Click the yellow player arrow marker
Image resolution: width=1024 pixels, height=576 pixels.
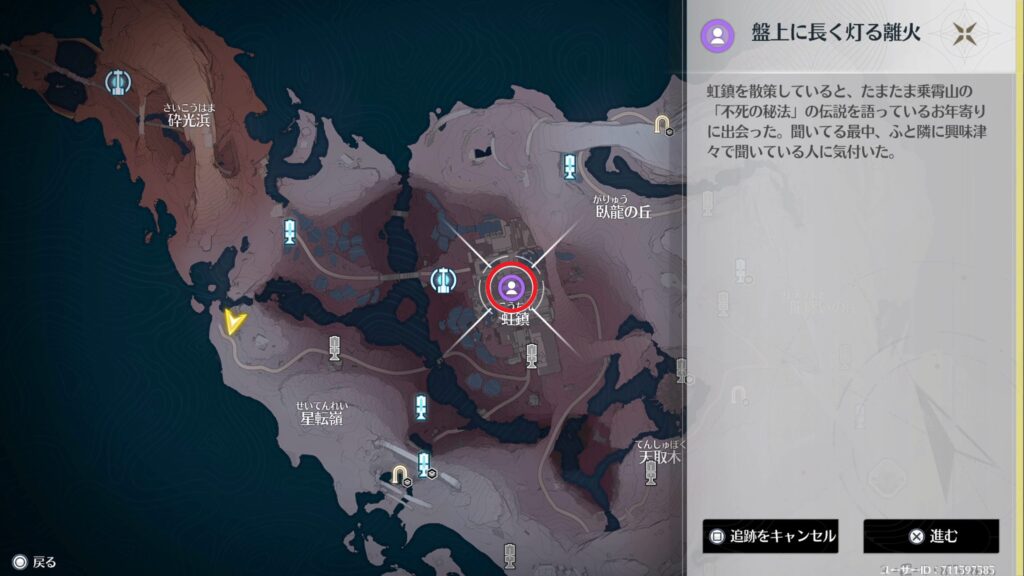235,320
